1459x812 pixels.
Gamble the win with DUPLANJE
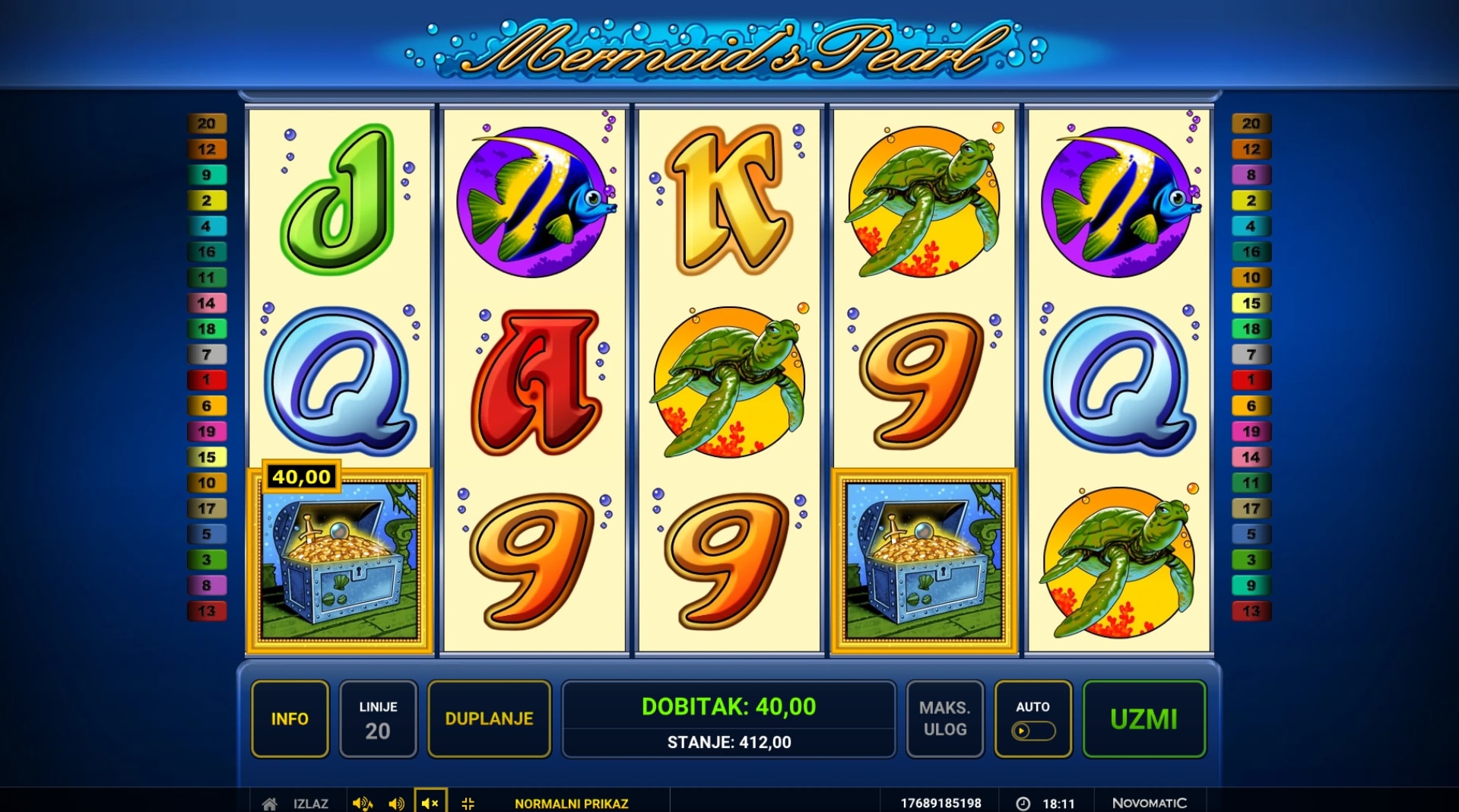pyautogui.click(x=489, y=718)
